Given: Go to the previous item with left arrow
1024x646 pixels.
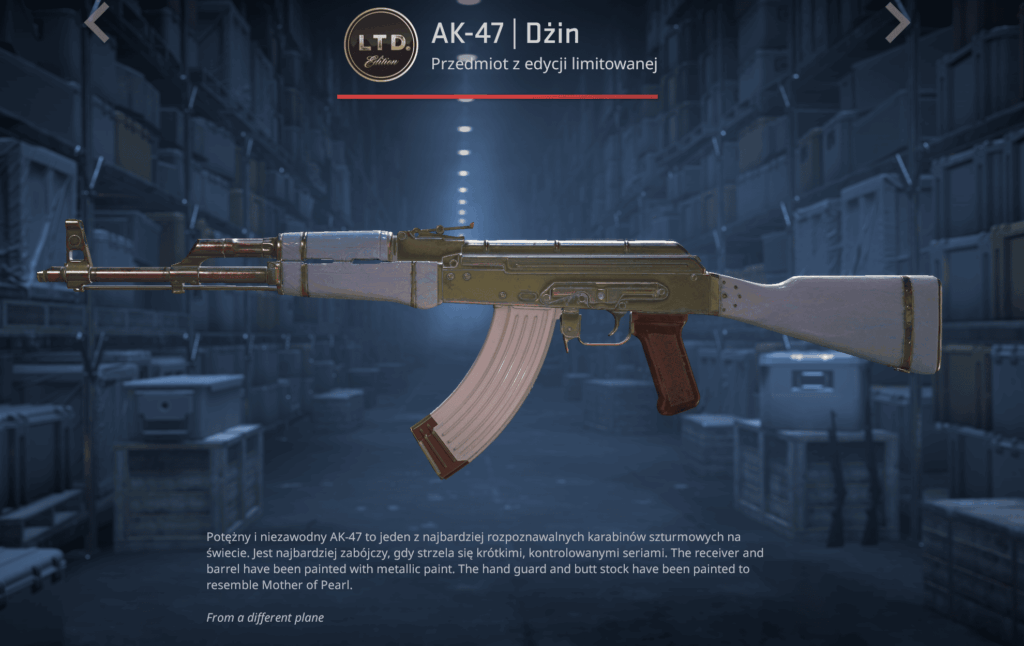Looking at the screenshot, I should (x=97, y=22).
